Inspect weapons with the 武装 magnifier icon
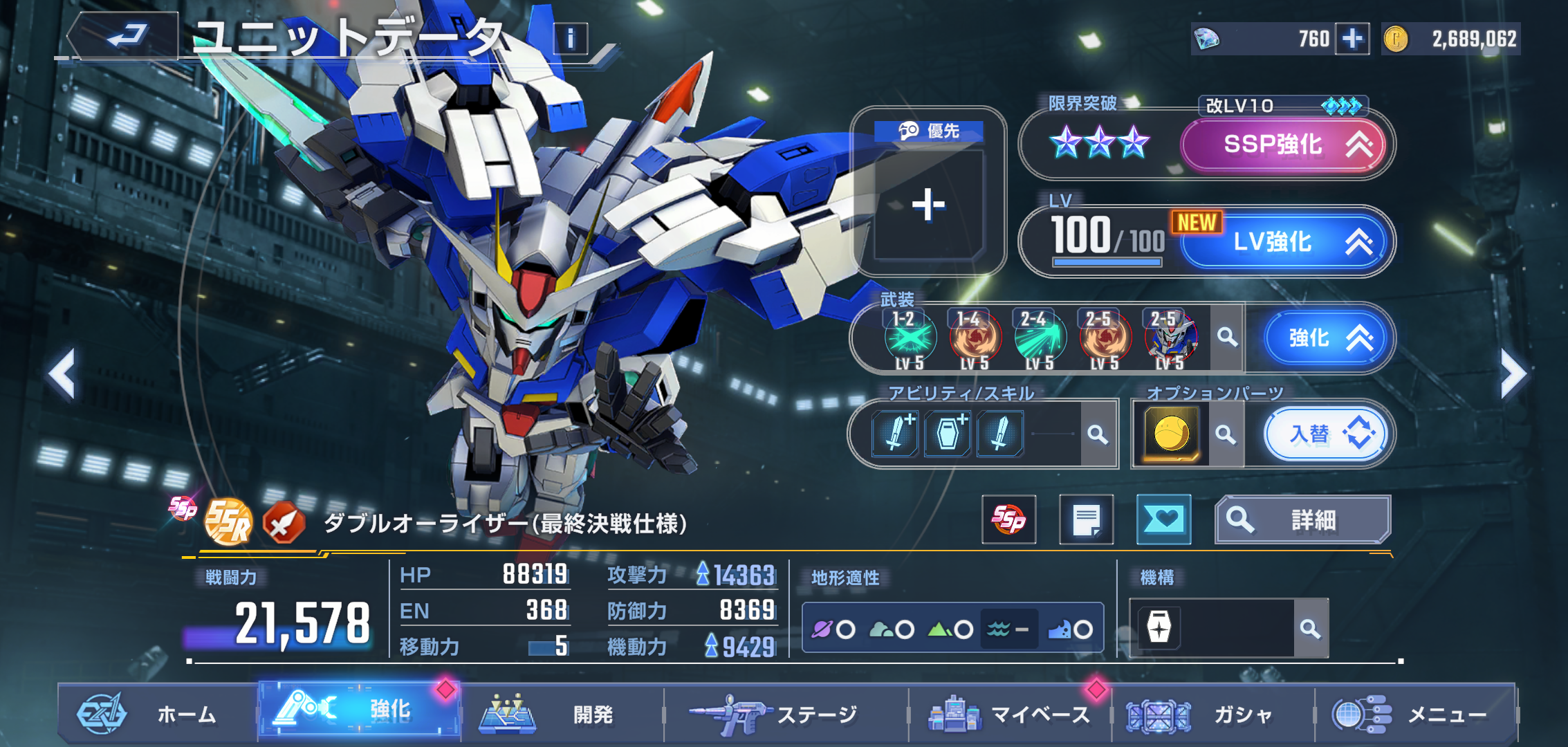 click(x=1227, y=338)
